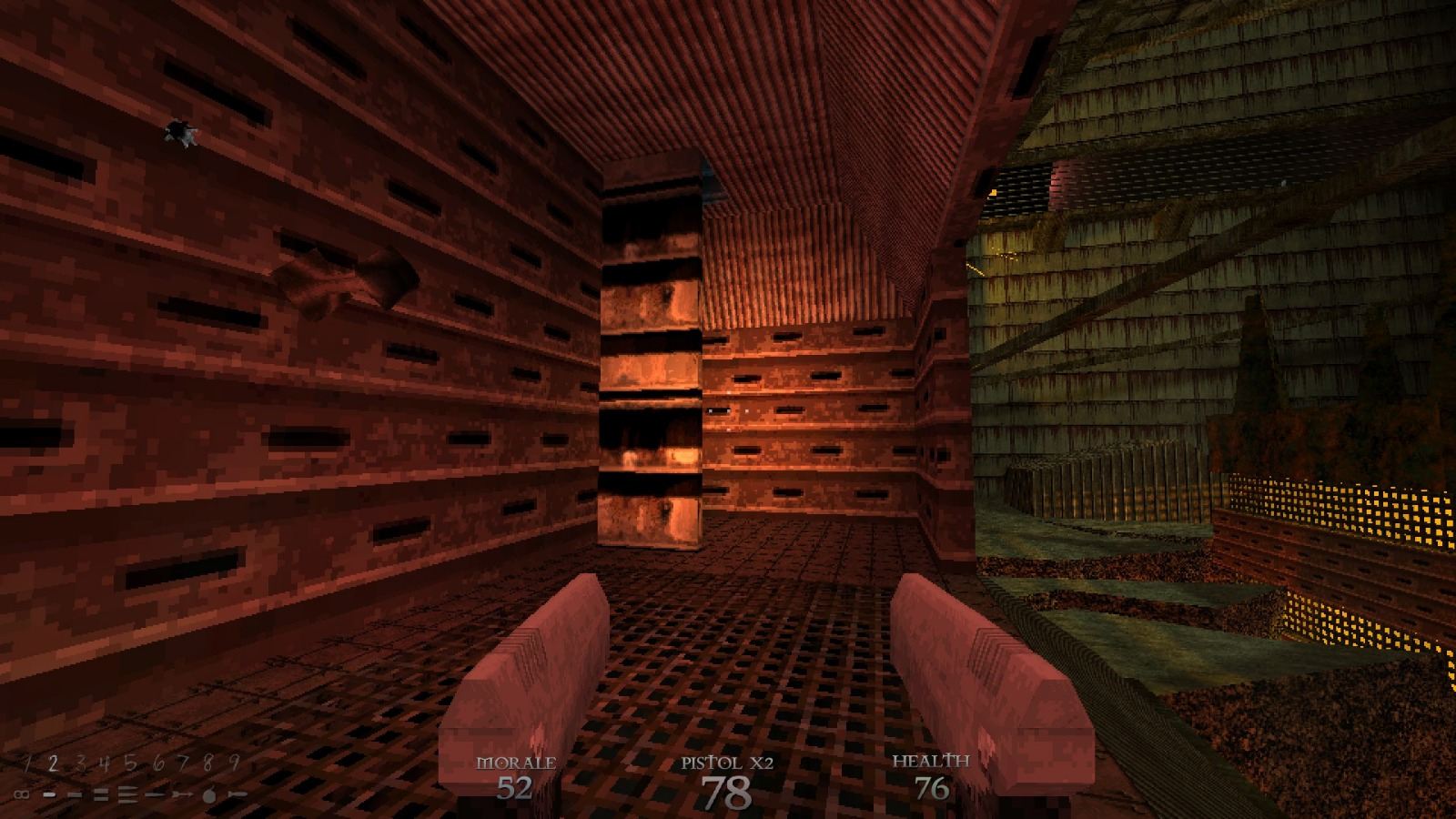
Task: Click the pistol bullet icon under slot 2
Action: (50, 794)
